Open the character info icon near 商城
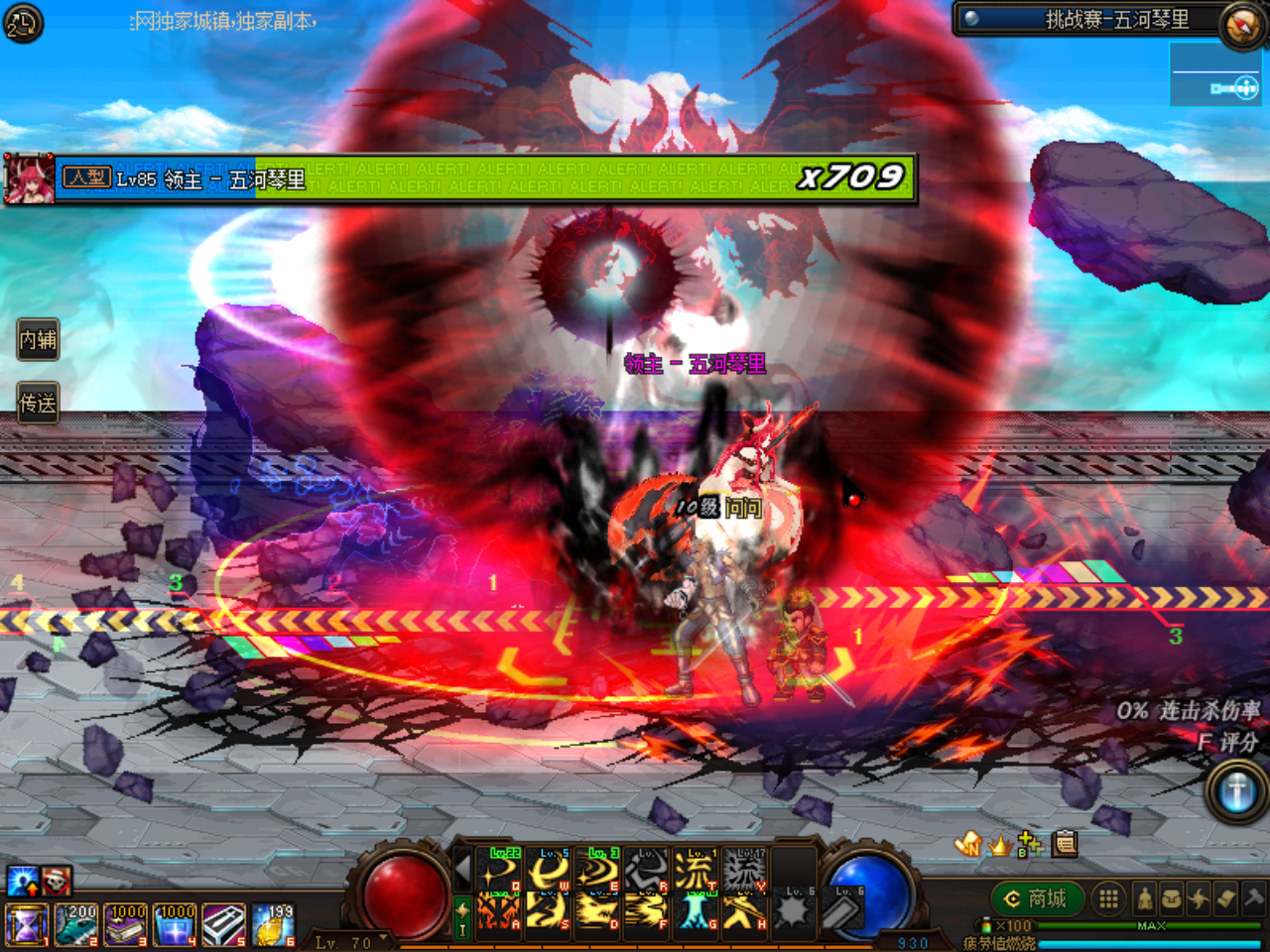This screenshot has width=1270, height=952. (1144, 899)
